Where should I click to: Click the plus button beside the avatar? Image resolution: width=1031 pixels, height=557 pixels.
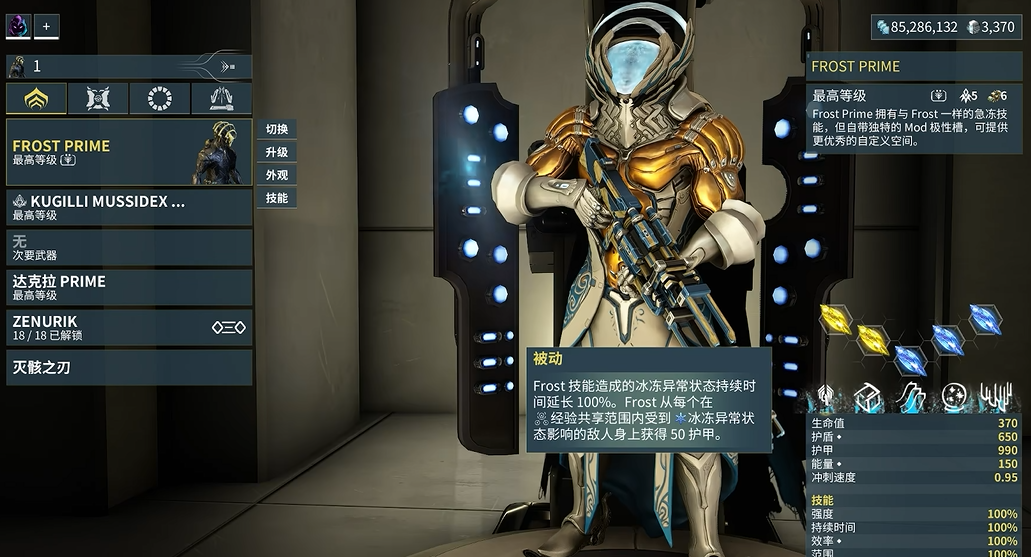point(46,26)
